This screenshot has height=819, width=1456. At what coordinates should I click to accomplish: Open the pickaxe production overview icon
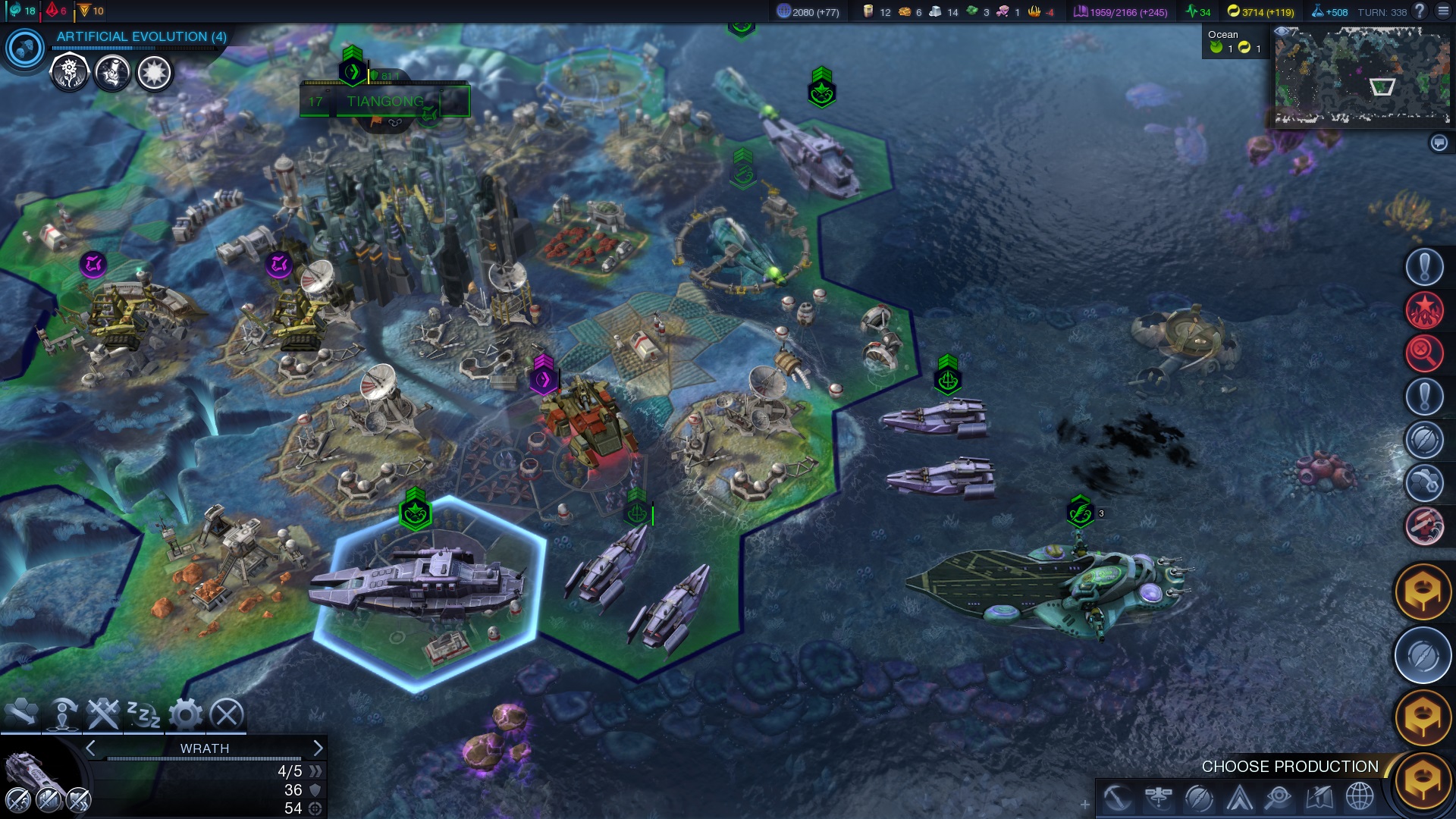[x=1118, y=798]
